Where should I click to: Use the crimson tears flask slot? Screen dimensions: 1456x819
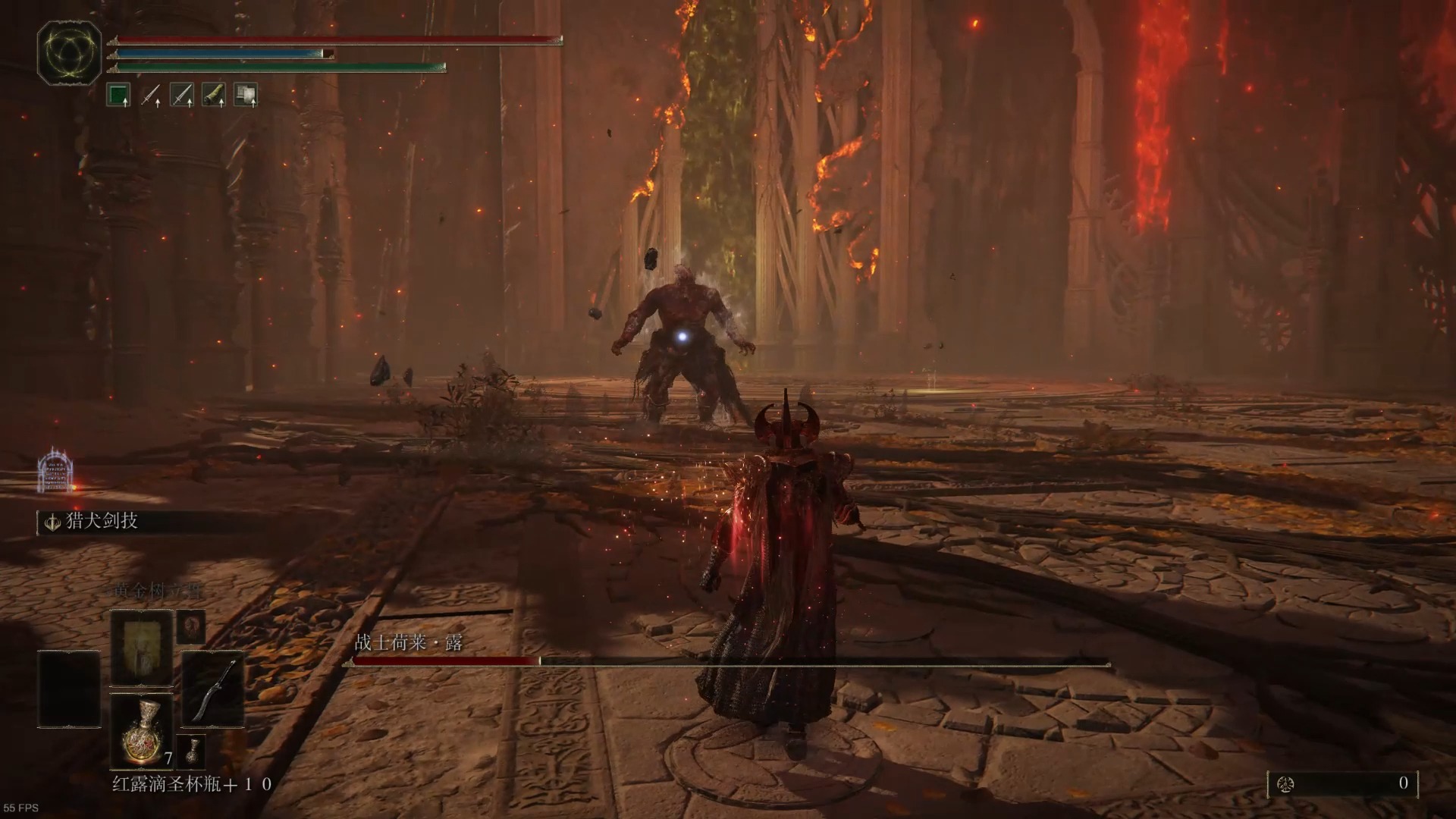click(142, 730)
